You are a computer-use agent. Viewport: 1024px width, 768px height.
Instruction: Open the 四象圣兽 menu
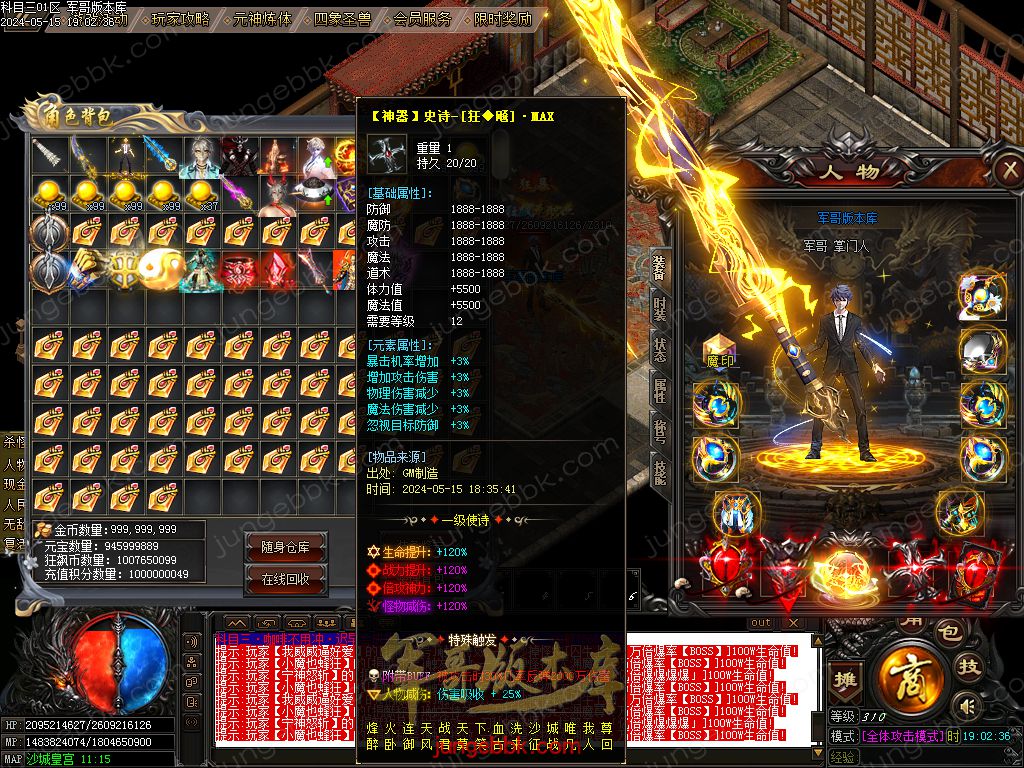click(342, 18)
